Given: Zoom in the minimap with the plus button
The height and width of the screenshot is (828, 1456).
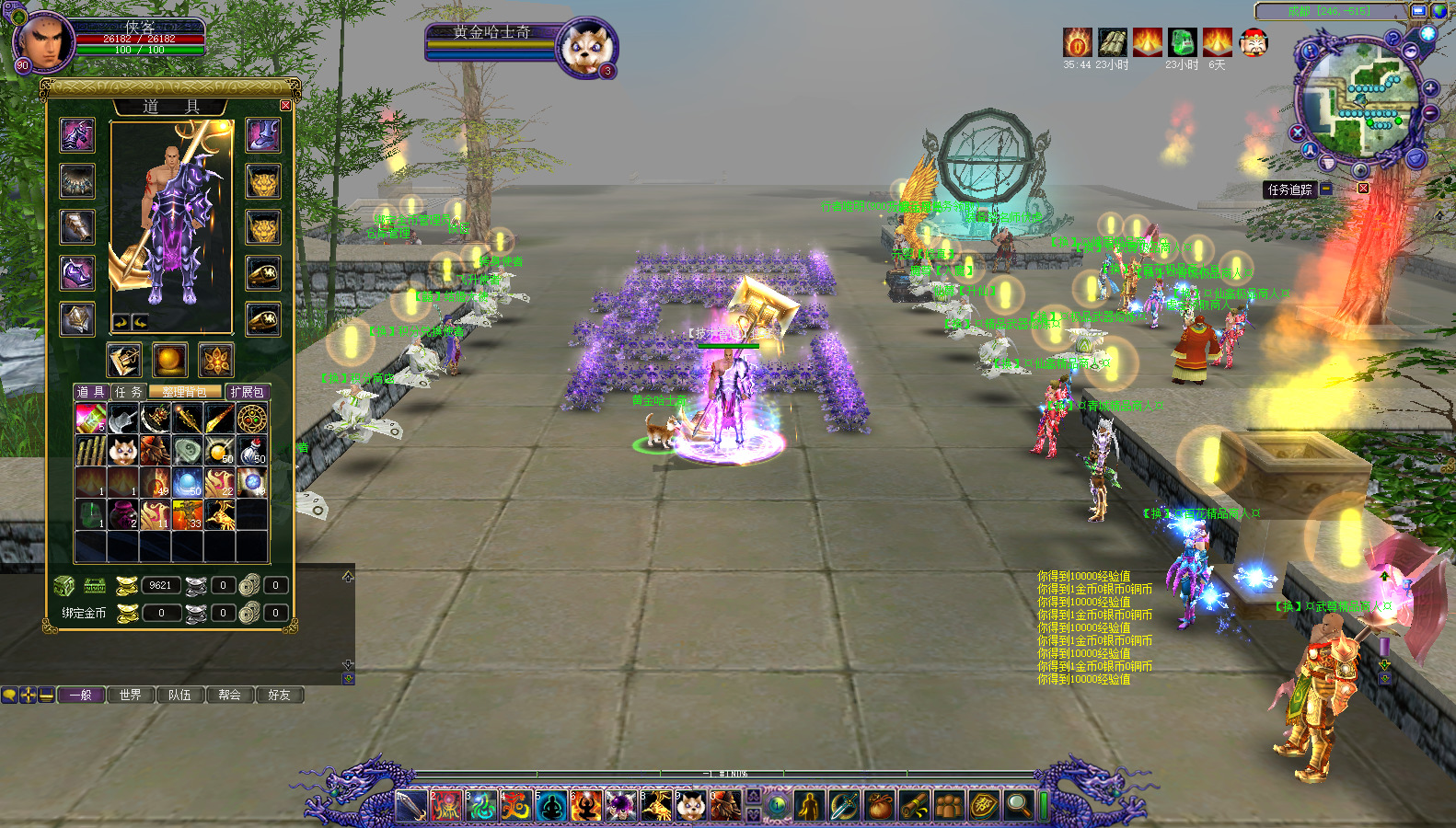Looking at the screenshot, I should [x=1430, y=88].
